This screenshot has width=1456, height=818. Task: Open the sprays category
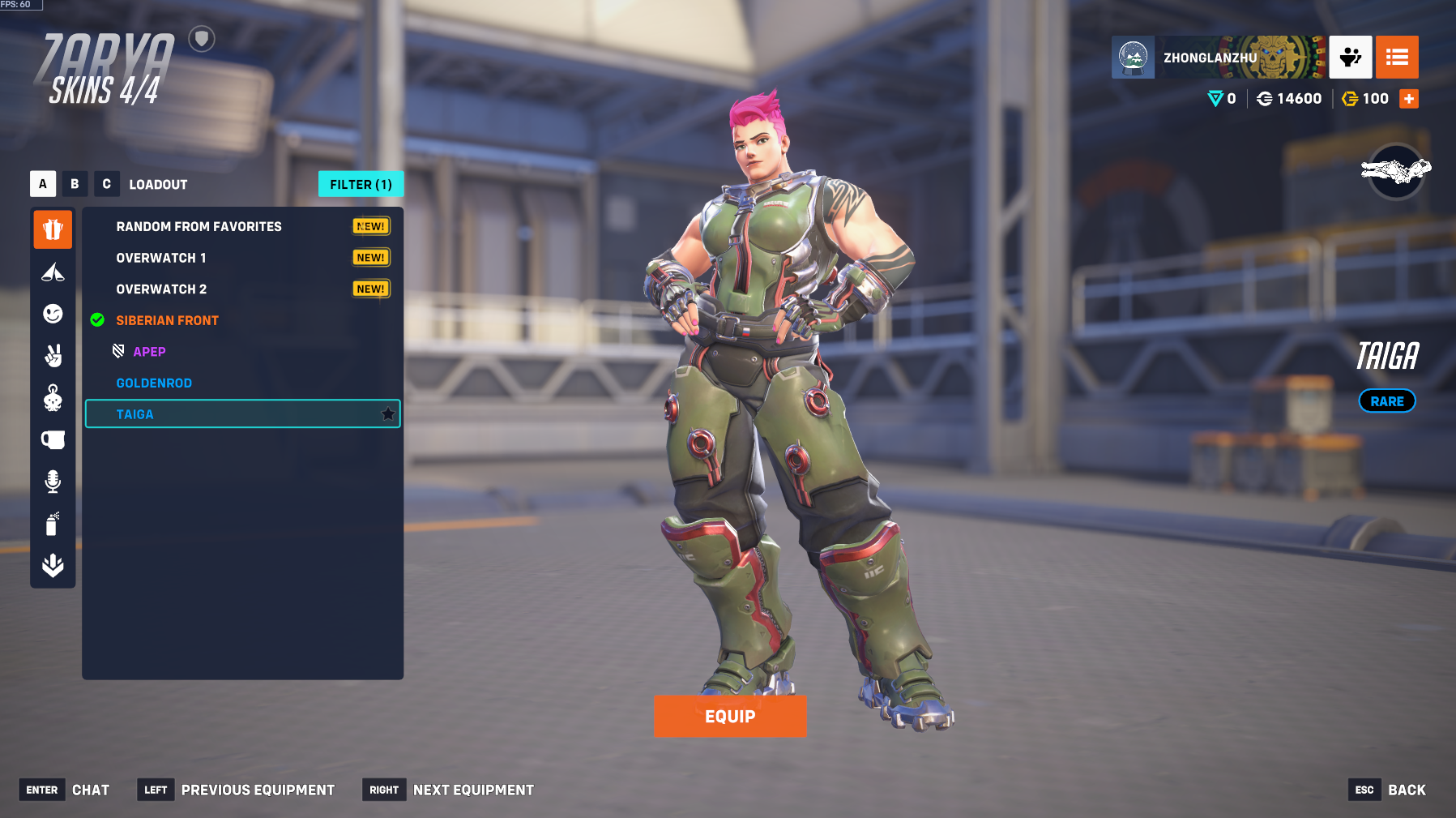53,524
